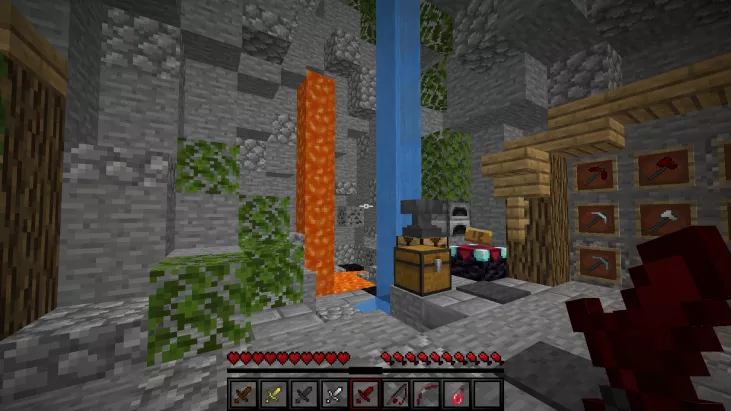The width and height of the screenshot is (731, 411).
Task: Pick the white iron sword slot
Action: pyautogui.click(x=332, y=393)
